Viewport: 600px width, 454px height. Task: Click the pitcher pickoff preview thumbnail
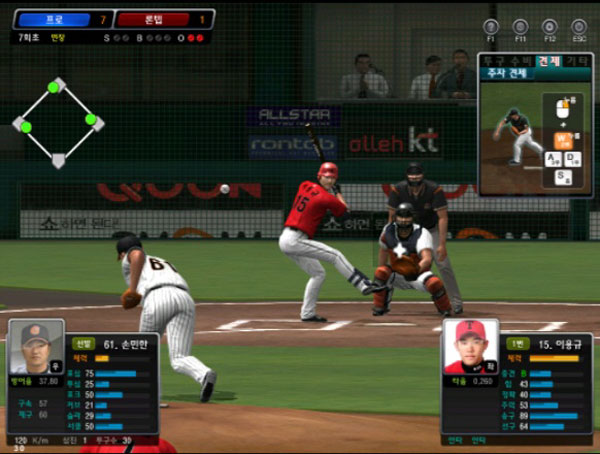(513, 137)
